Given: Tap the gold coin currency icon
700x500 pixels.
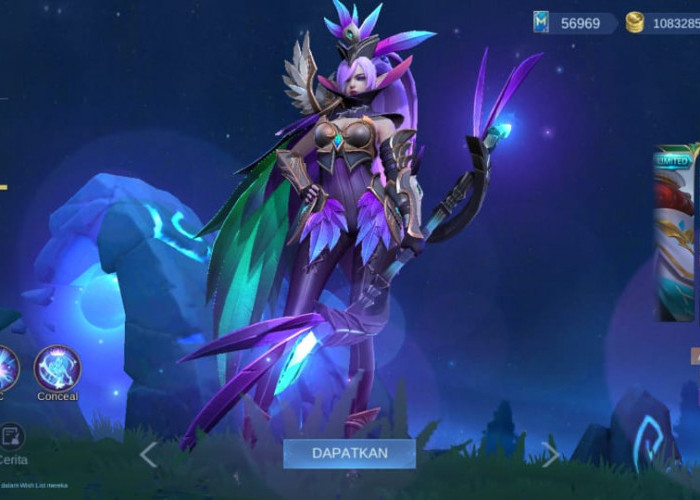Looking at the screenshot, I should 635,22.
